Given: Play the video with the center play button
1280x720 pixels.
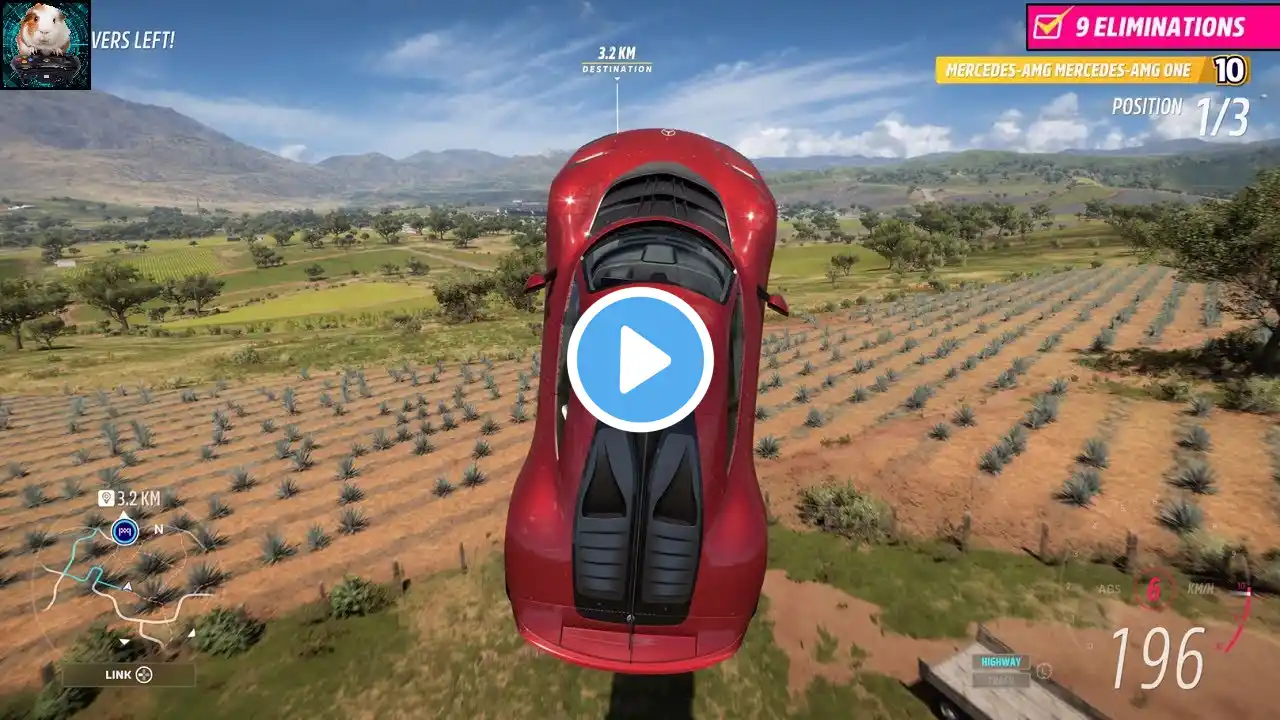Looking at the screenshot, I should [640, 360].
